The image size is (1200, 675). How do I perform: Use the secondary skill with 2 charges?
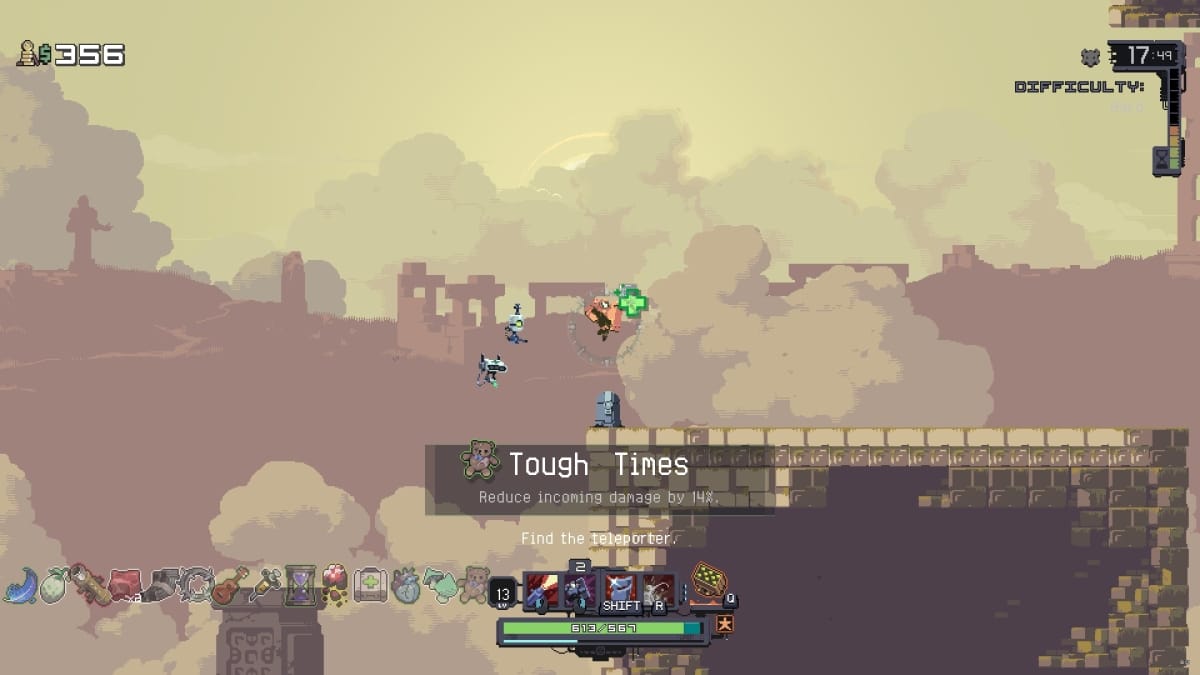[x=581, y=590]
